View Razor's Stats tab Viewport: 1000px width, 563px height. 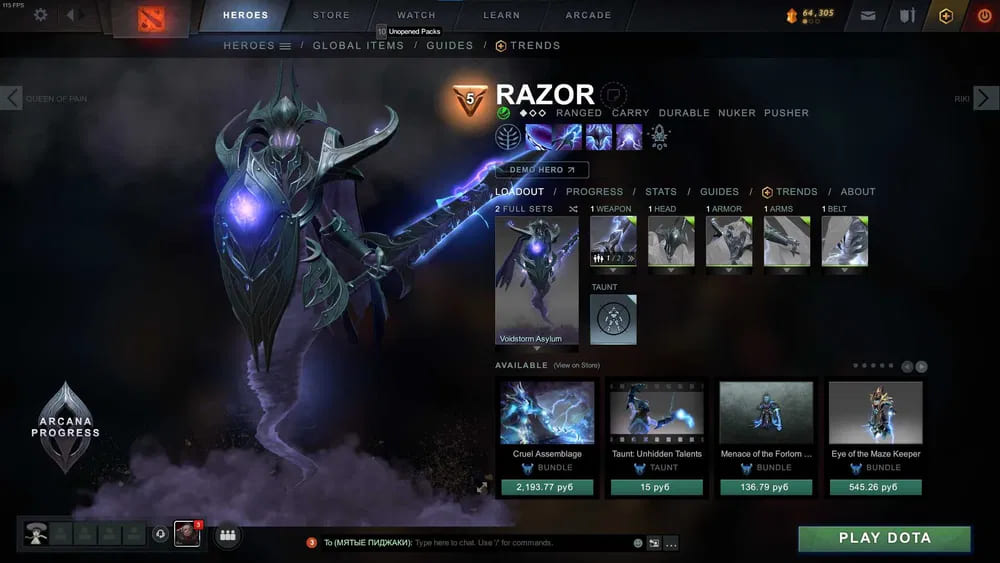pos(661,192)
